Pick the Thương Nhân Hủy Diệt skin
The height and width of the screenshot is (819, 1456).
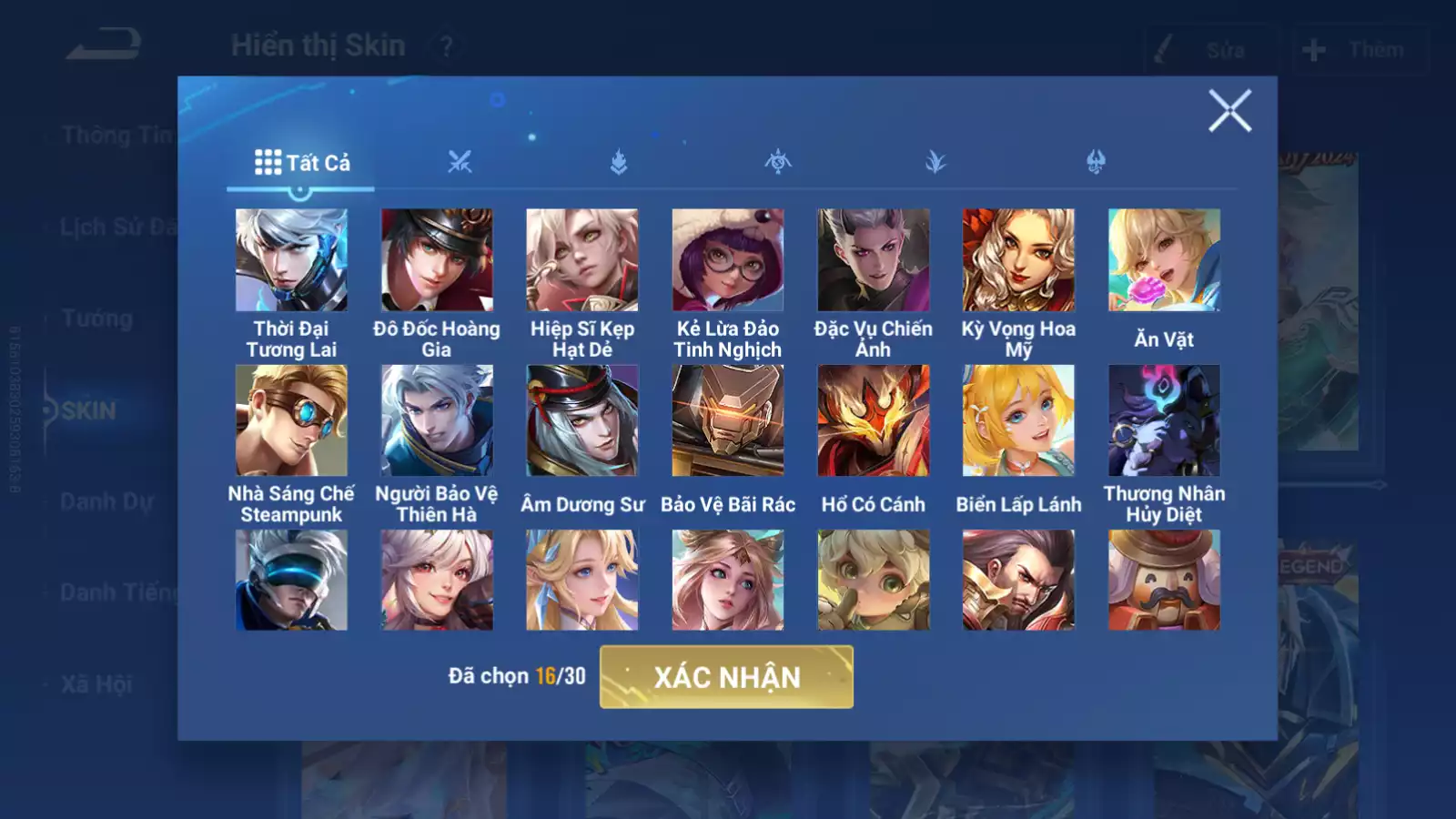[x=1164, y=420]
